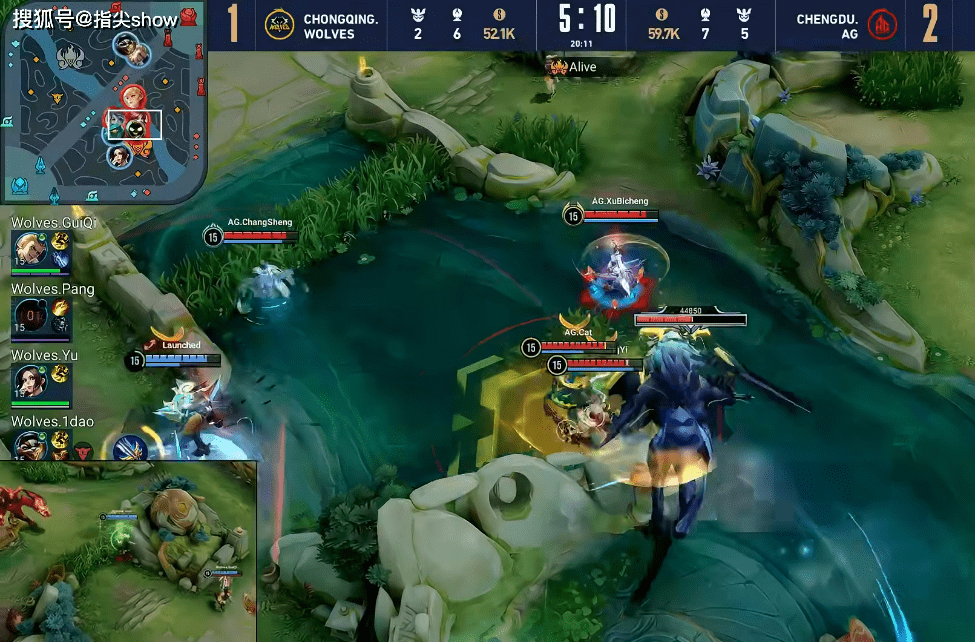Click the 搜狐号 @指尖show watermark
The width and height of the screenshot is (975, 642).
pyautogui.click(x=95, y=18)
